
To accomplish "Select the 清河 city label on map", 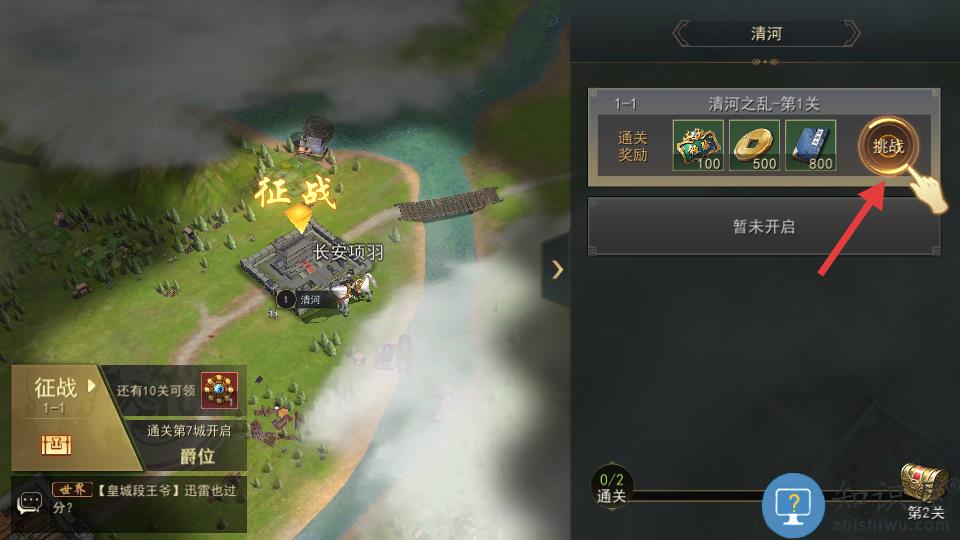I will coord(309,299).
